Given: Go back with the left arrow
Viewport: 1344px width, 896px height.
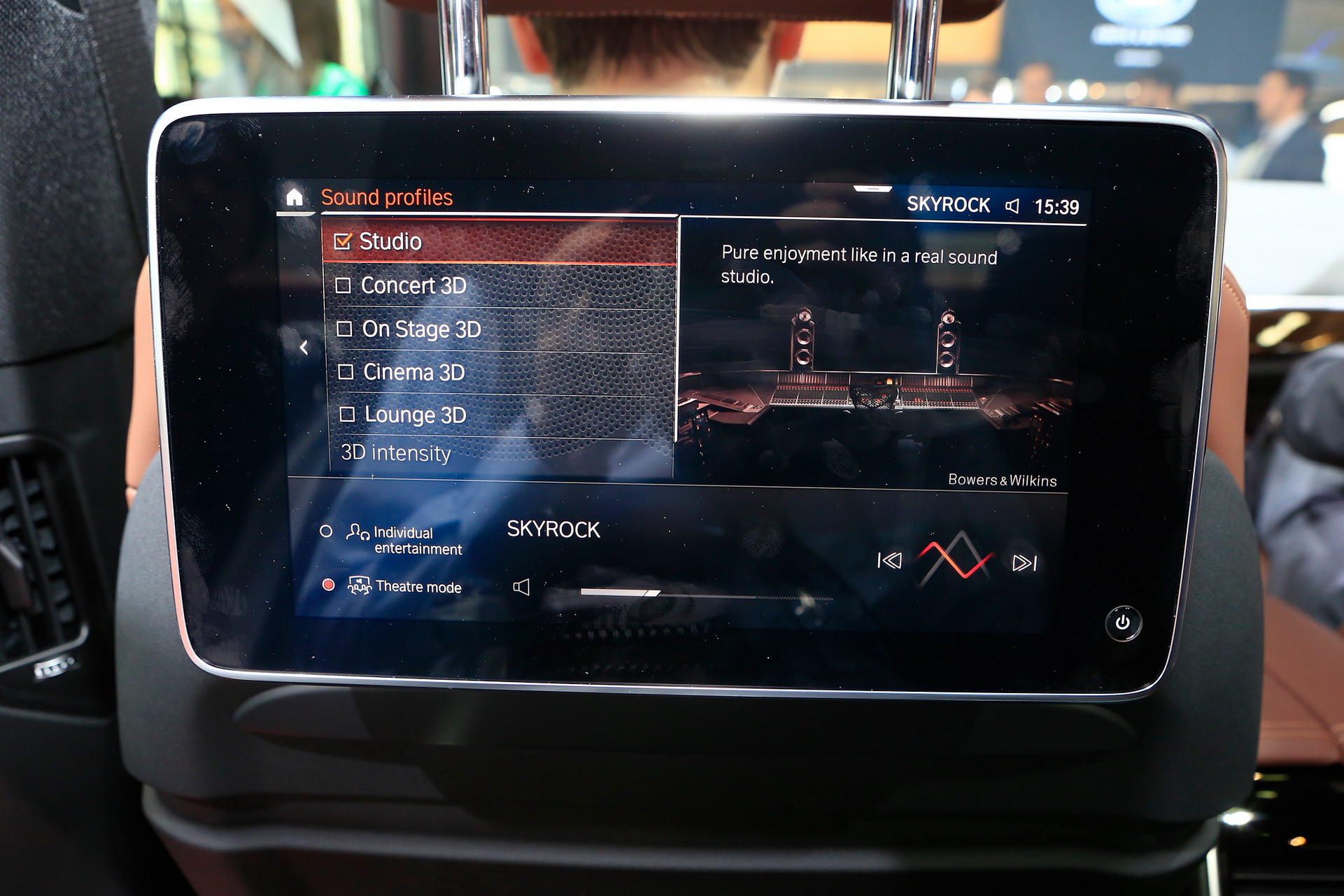Looking at the screenshot, I should tap(304, 348).
